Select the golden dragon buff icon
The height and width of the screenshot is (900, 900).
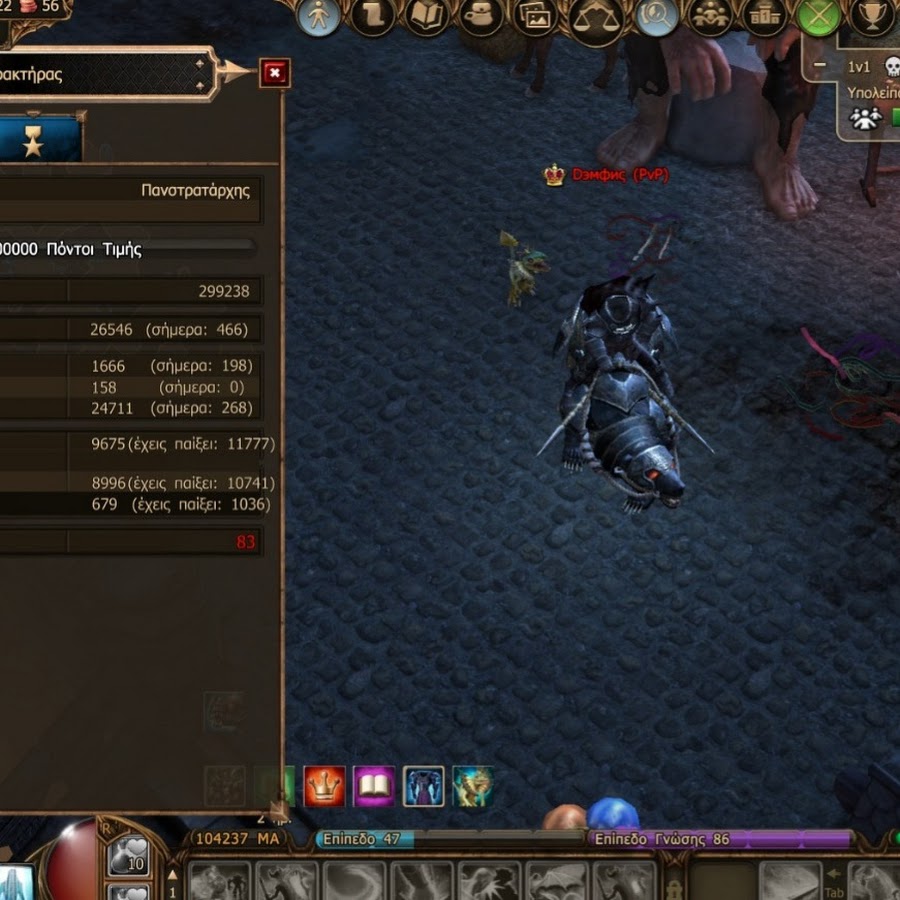[x=472, y=787]
